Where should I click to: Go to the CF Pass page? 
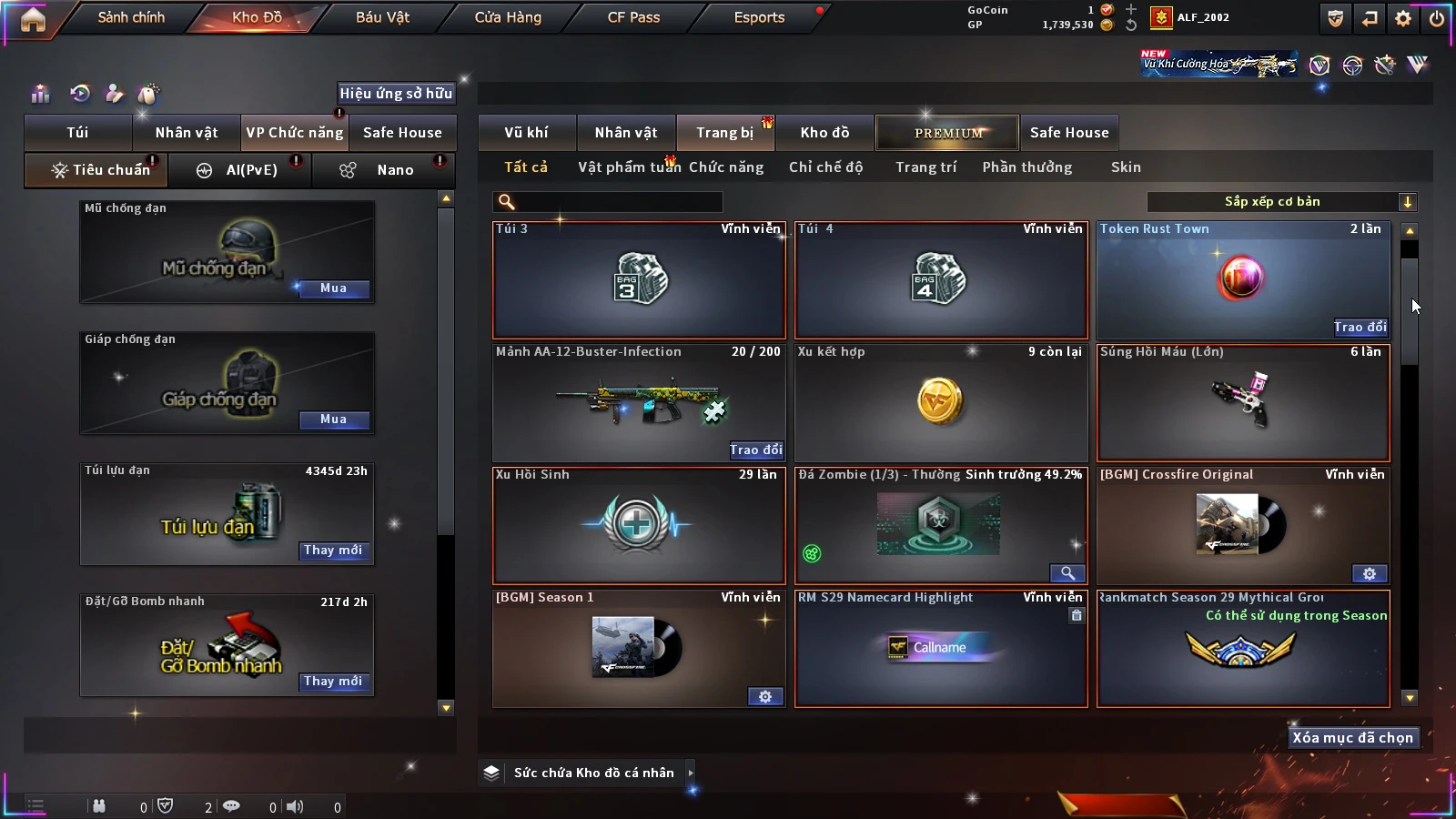click(633, 17)
